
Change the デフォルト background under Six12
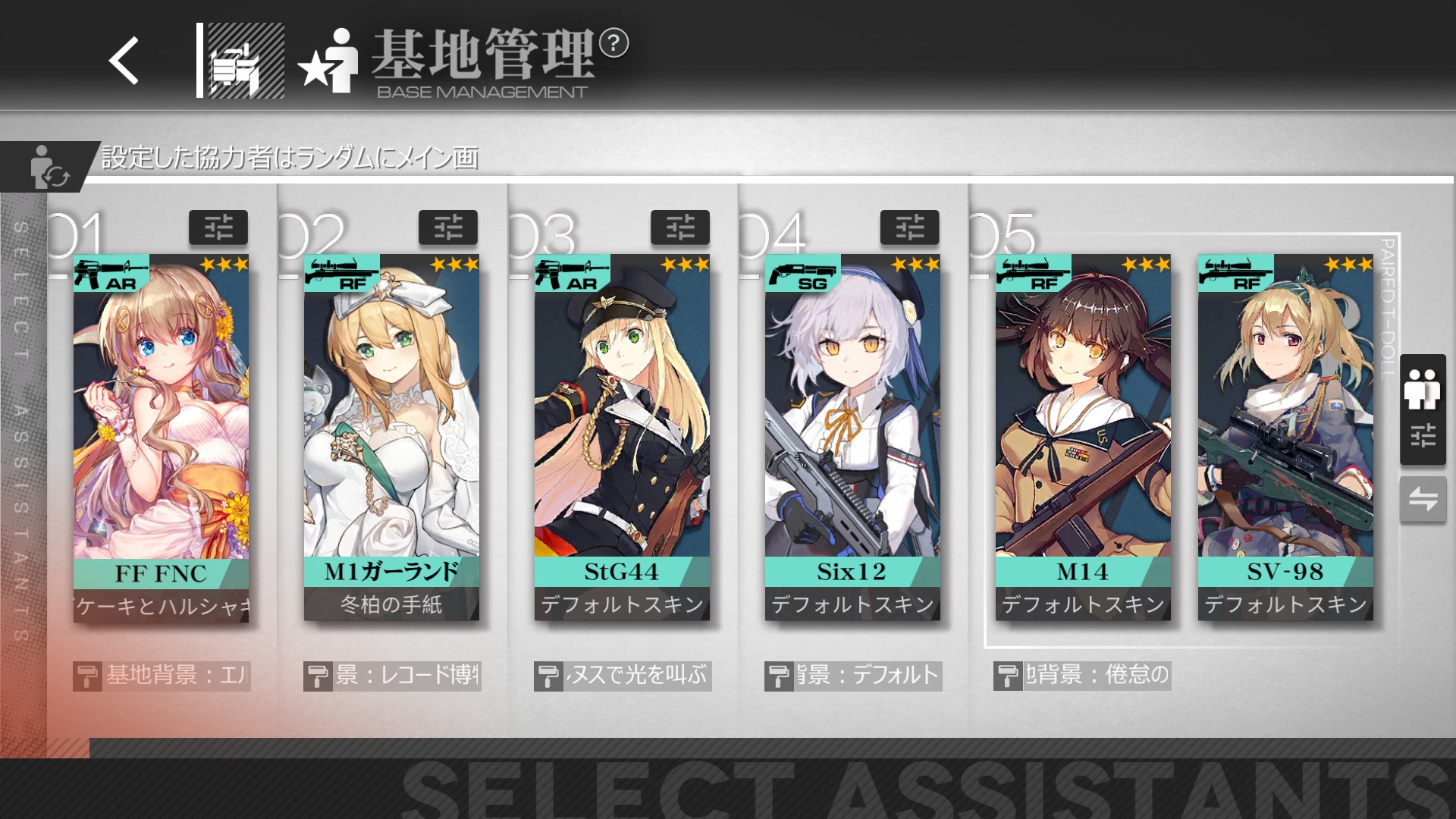[x=853, y=675]
